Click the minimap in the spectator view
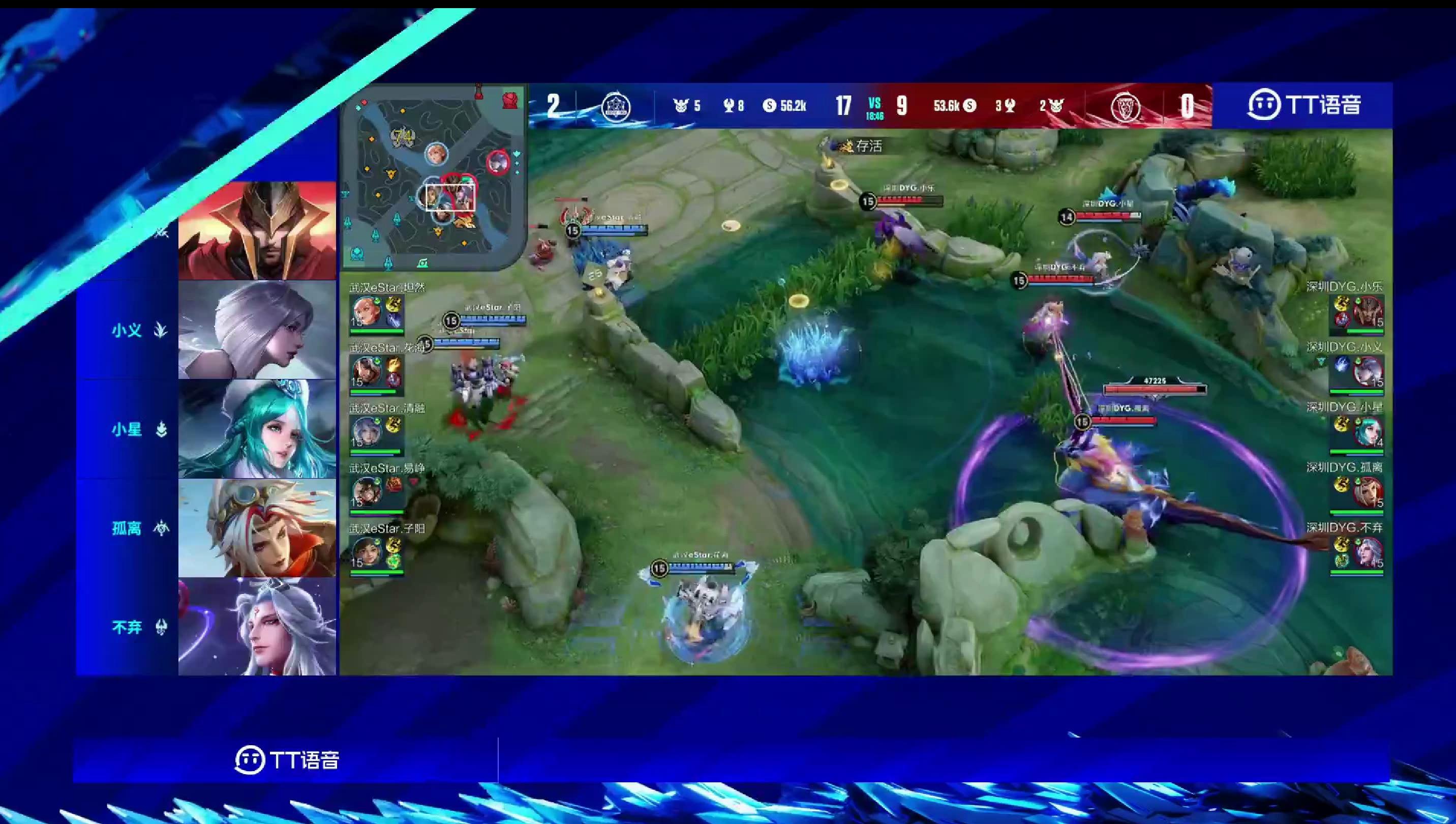1456x824 pixels. pos(433,176)
